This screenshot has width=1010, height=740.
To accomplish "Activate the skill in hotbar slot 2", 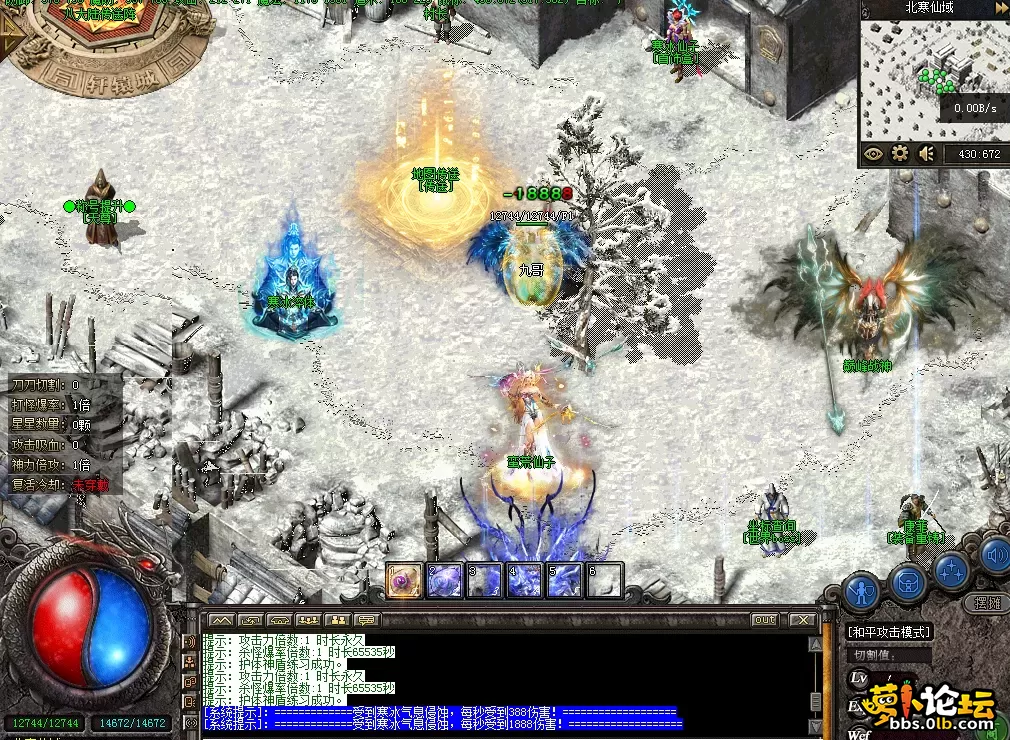I will [444, 581].
